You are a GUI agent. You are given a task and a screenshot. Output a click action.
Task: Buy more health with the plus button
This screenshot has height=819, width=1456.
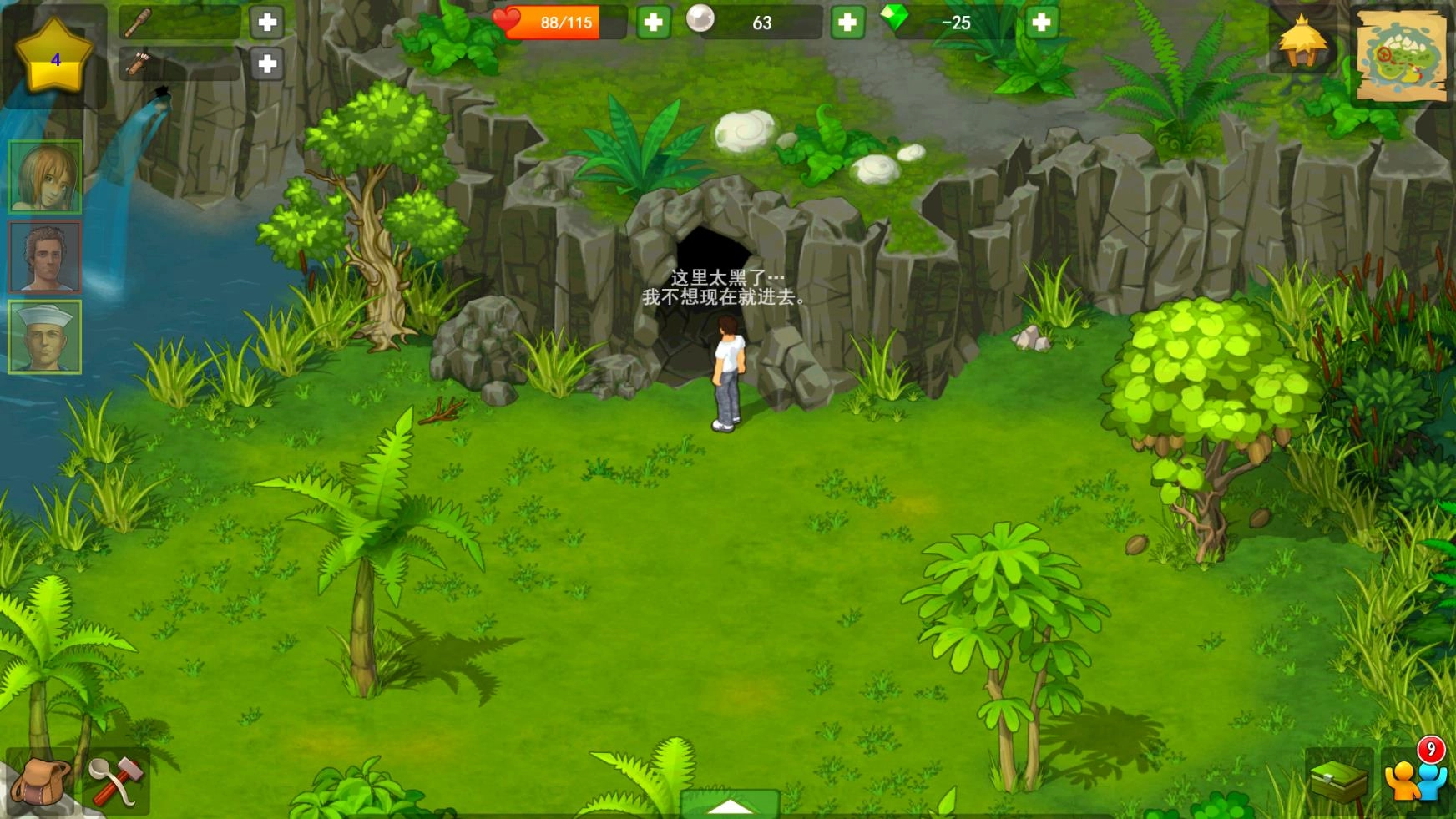652,22
